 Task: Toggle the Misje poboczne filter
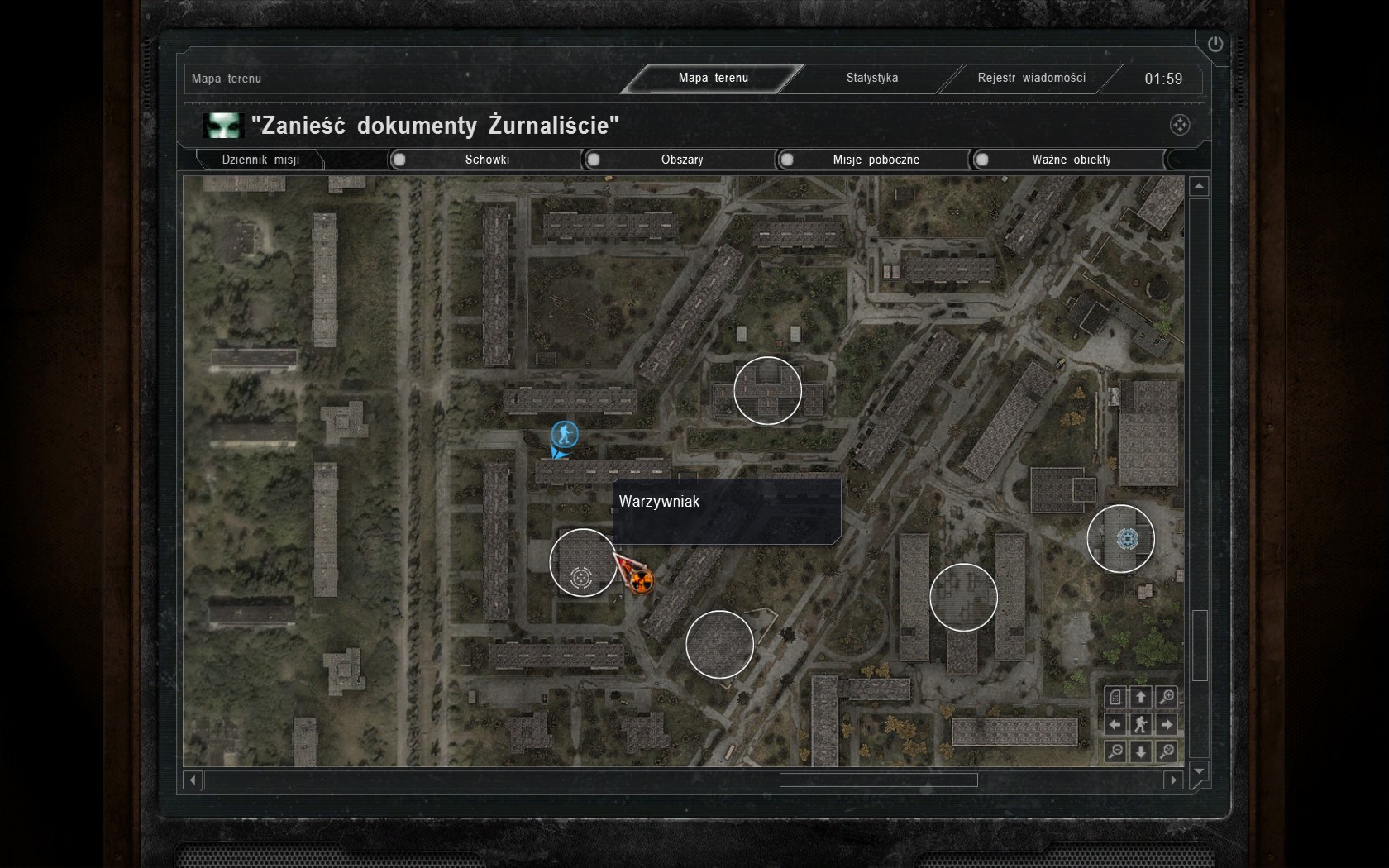click(x=787, y=160)
